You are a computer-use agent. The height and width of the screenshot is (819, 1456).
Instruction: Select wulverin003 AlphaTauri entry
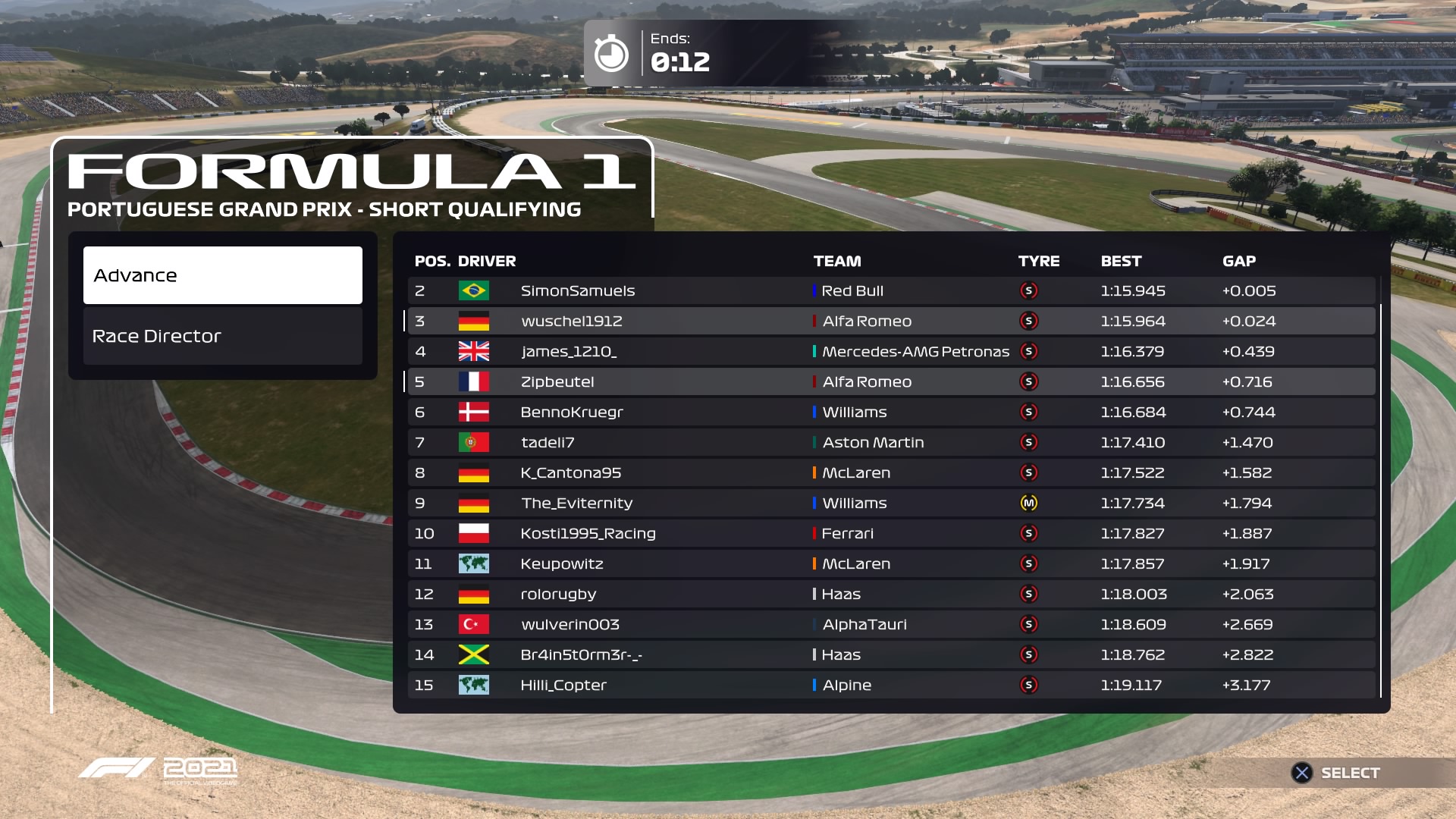click(891, 624)
